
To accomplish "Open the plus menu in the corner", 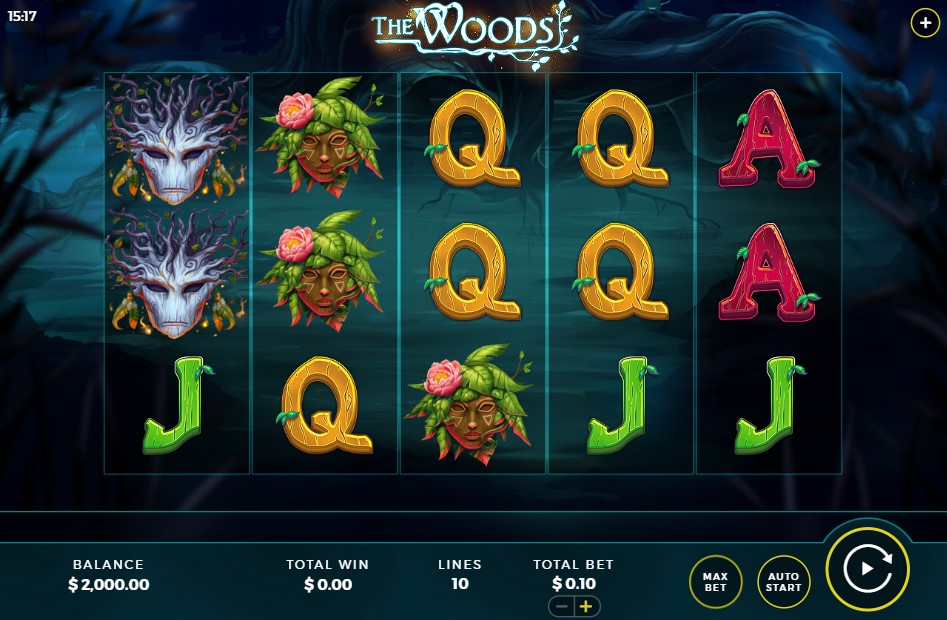I will pyautogui.click(x=925, y=23).
